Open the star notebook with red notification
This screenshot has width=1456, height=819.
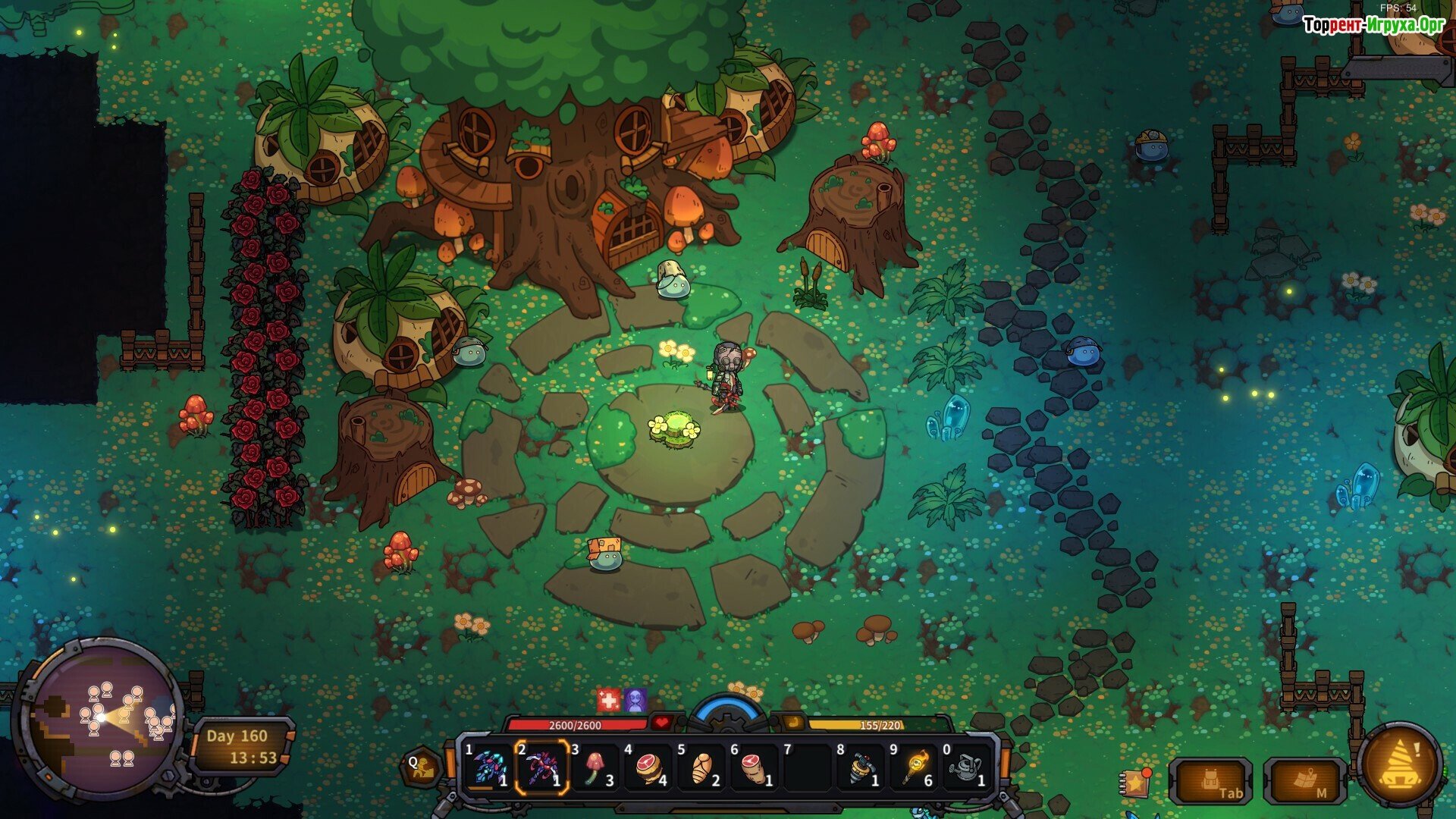(1134, 783)
